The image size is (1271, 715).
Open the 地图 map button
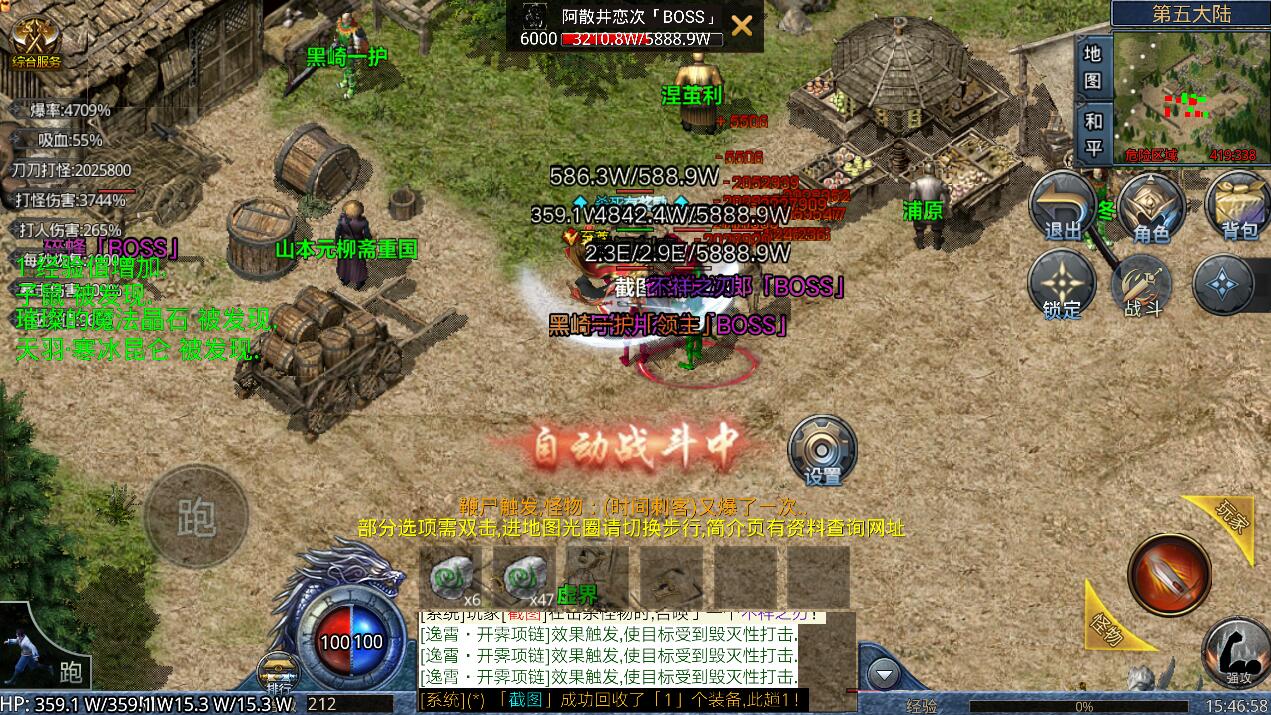[x=1093, y=66]
